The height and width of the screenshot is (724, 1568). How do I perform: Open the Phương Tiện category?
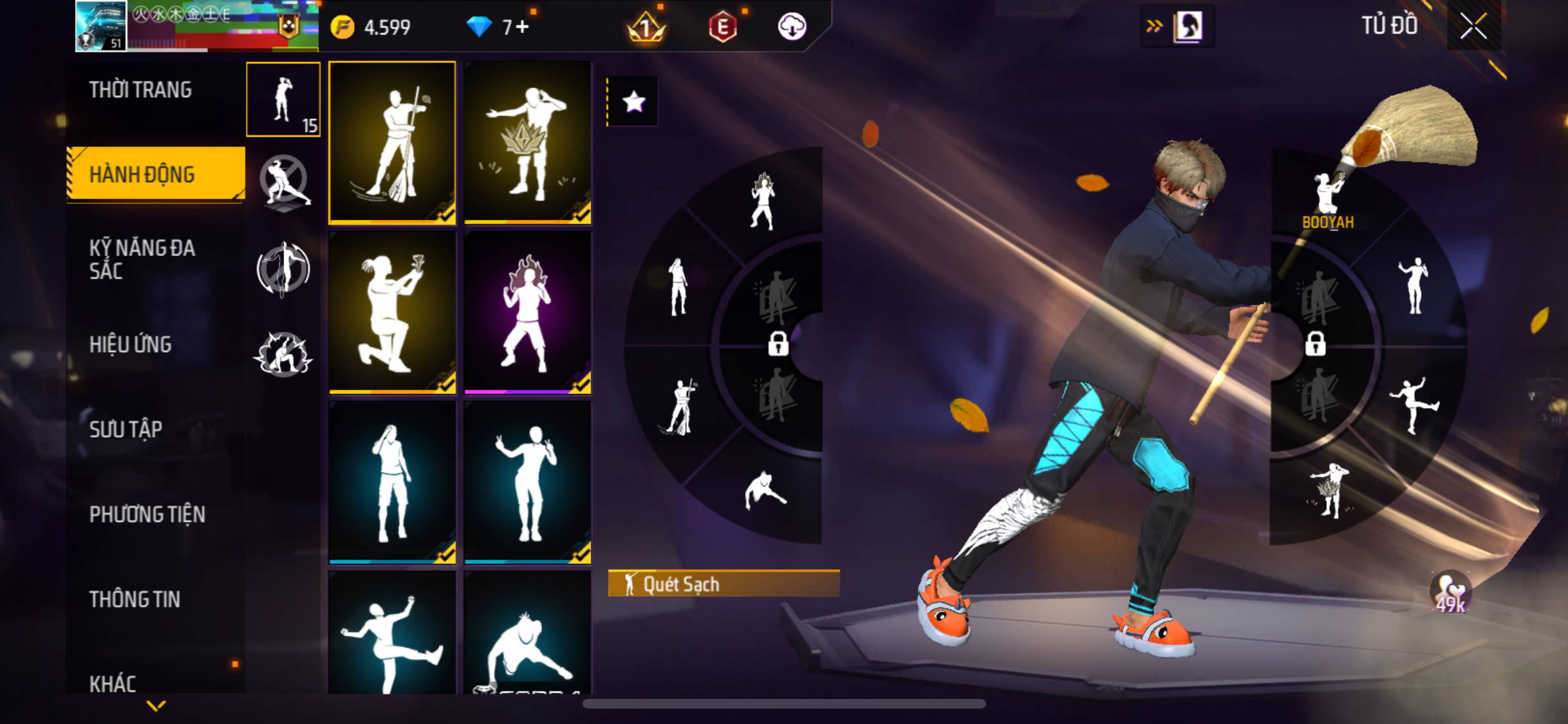point(147,514)
